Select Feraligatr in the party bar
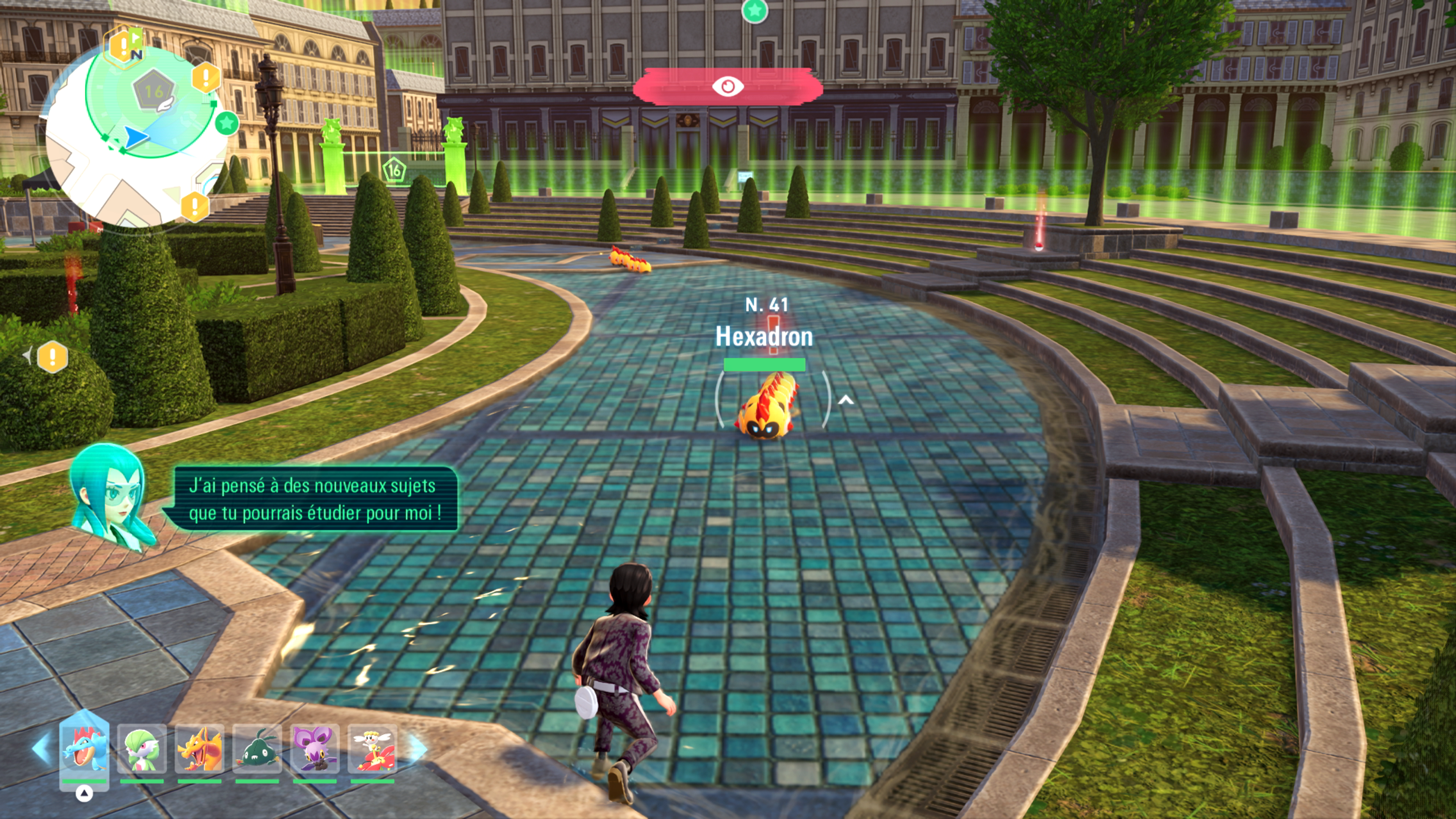Image resolution: width=1456 pixels, height=819 pixels. tap(84, 749)
